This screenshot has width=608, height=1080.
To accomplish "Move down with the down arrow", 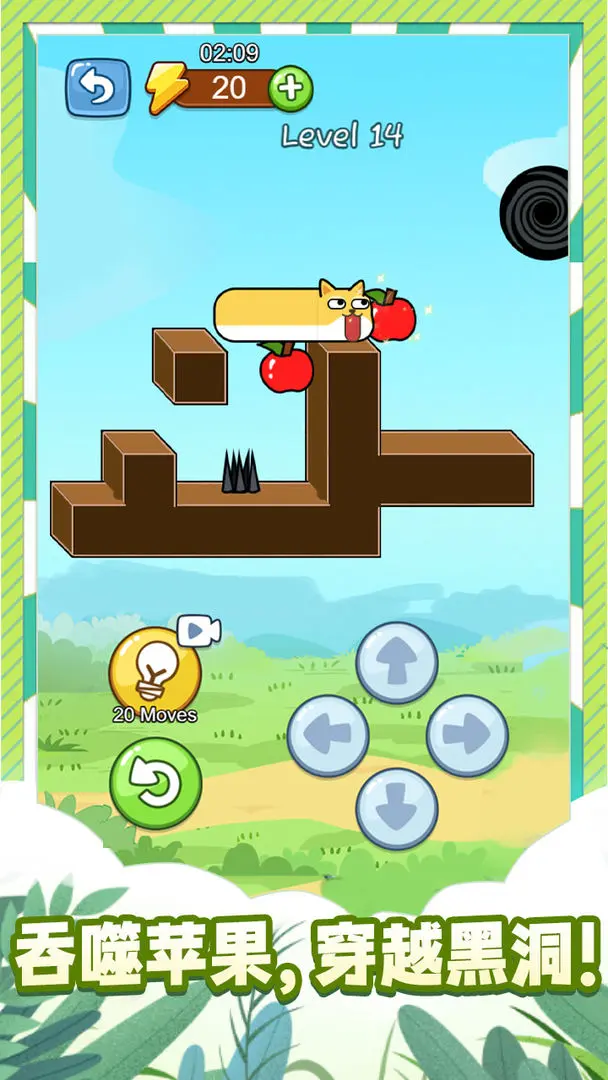I will [397, 808].
